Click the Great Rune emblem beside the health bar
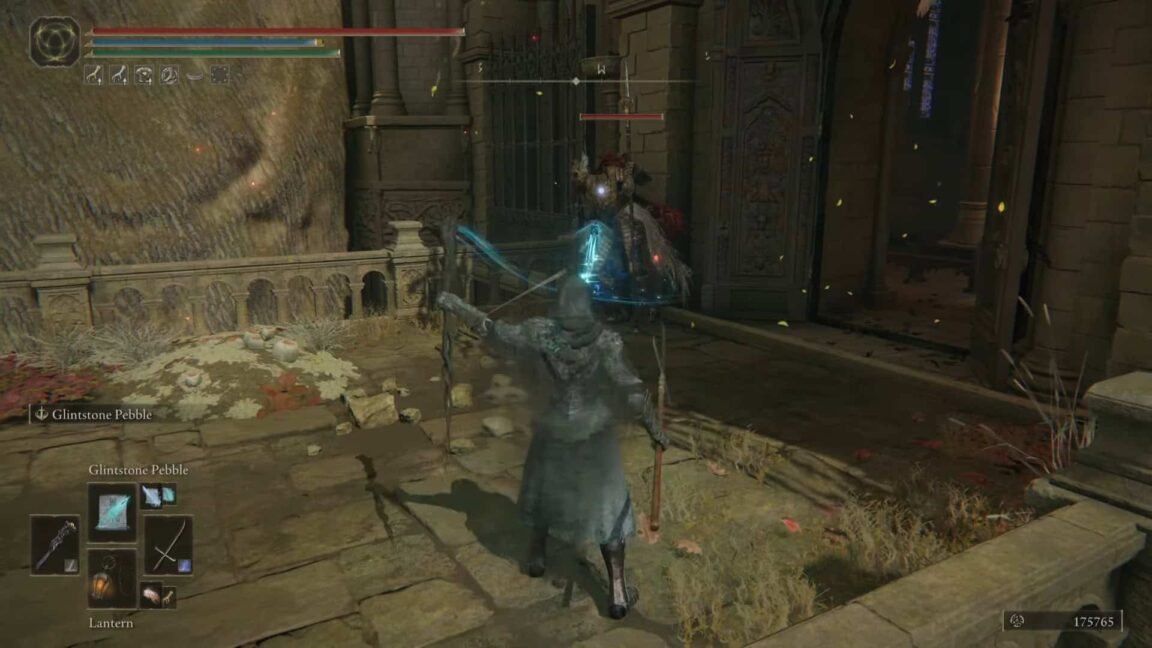1152x648 pixels. click(54, 42)
